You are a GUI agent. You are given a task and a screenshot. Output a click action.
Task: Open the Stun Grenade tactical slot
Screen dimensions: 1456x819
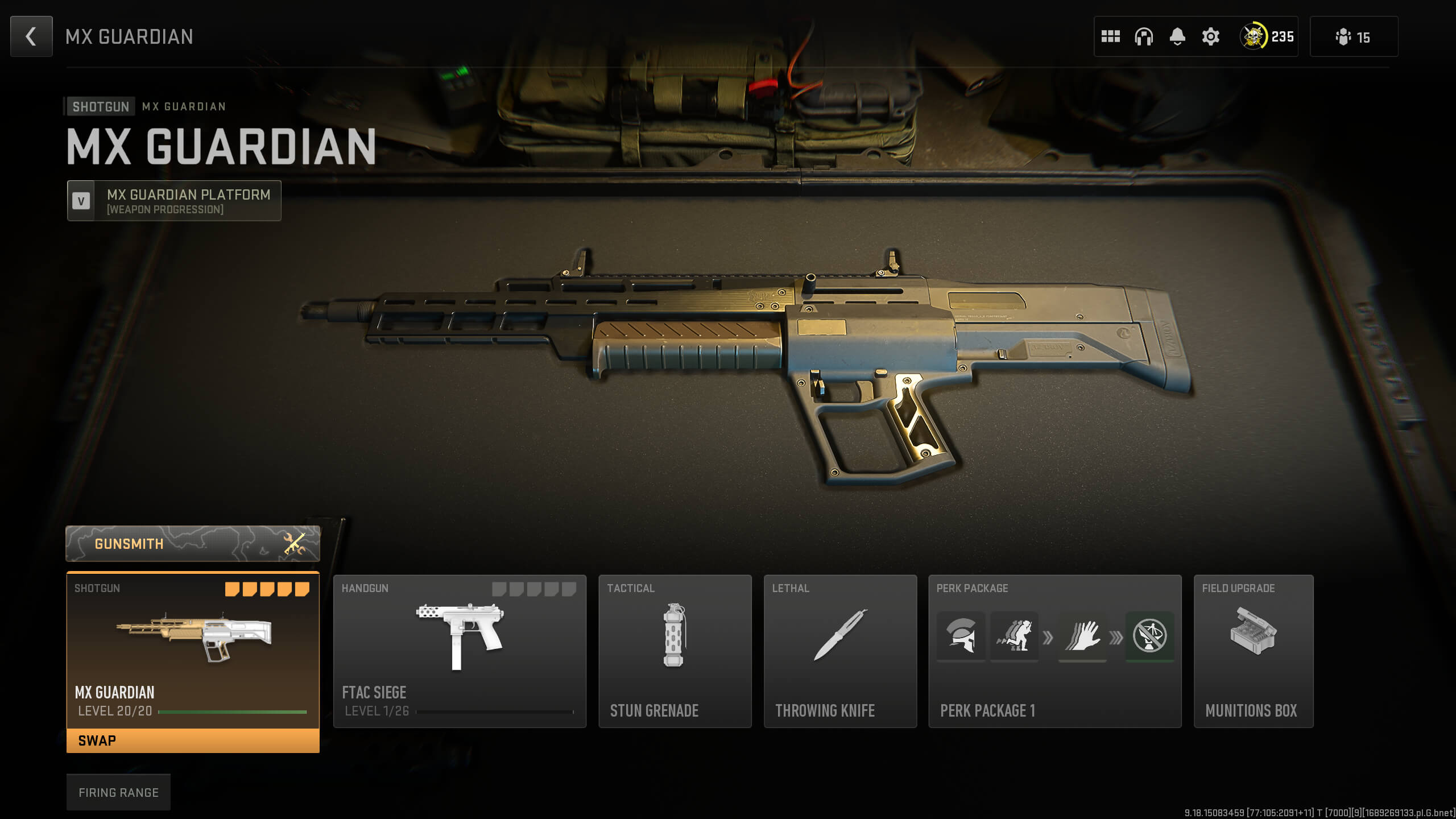point(675,651)
